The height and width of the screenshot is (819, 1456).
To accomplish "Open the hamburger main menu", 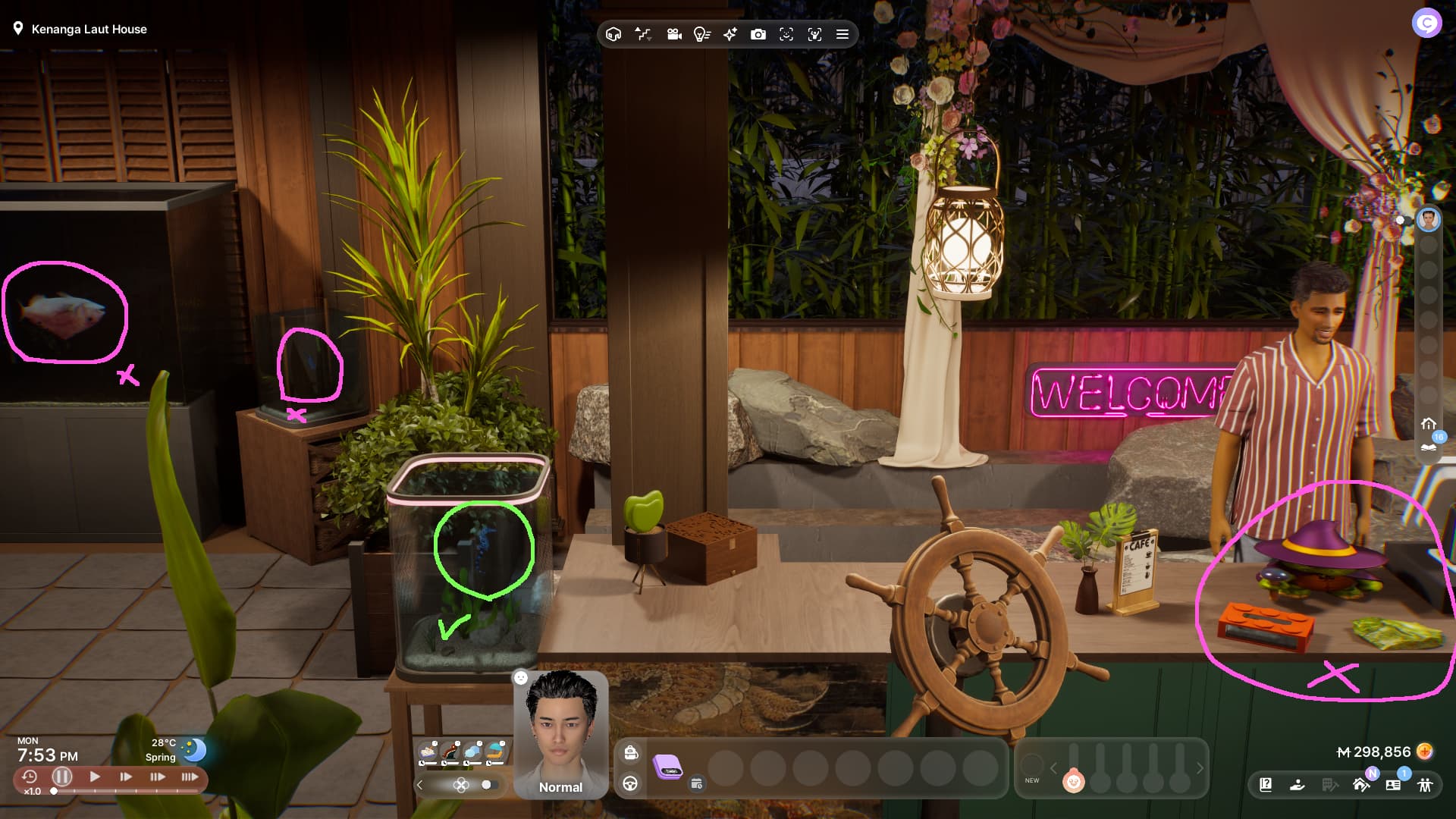I will point(842,35).
